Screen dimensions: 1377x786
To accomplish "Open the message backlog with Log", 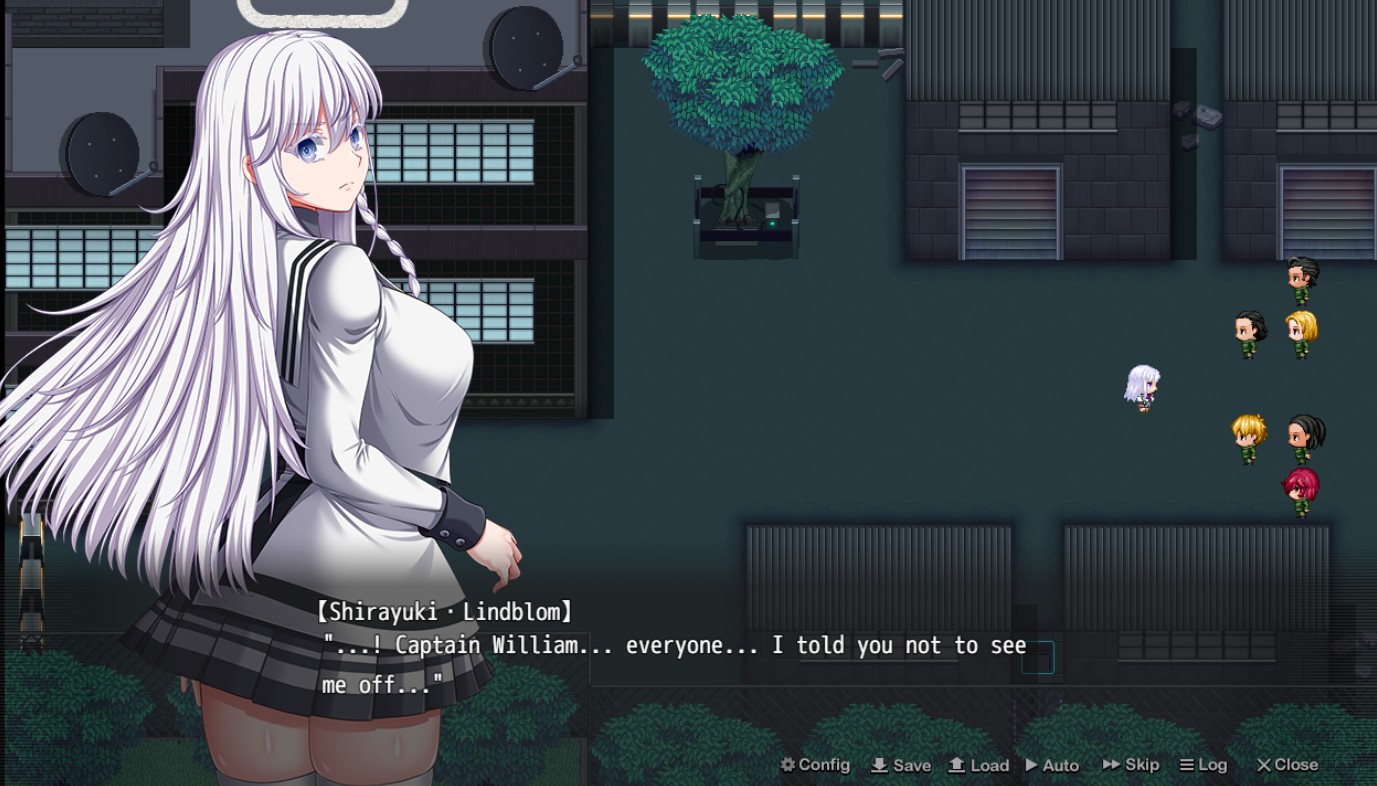I will (1205, 765).
